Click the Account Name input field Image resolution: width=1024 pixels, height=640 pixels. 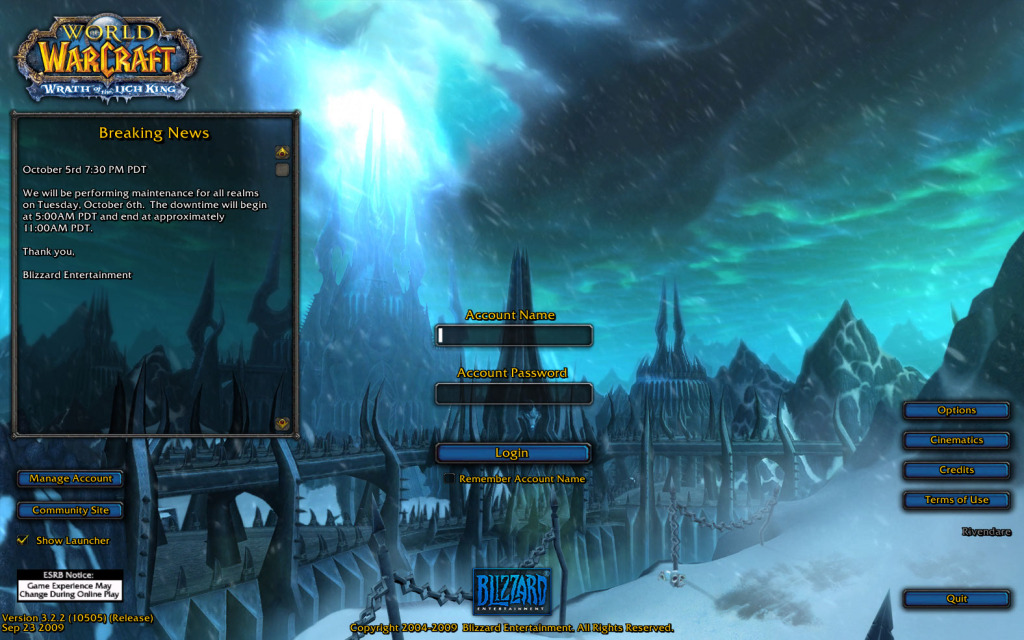[514, 336]
